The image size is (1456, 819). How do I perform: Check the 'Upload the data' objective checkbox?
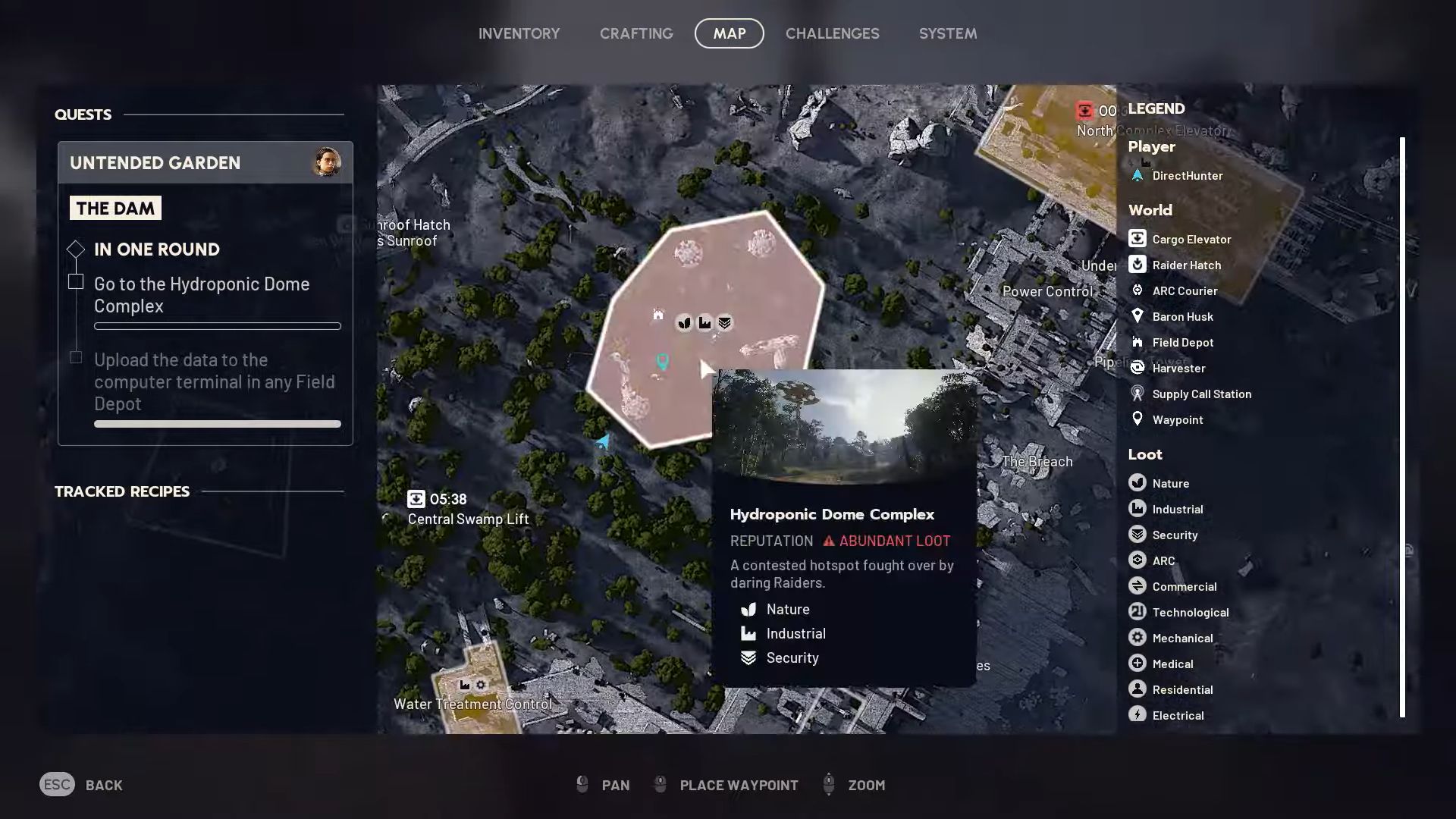76,356
